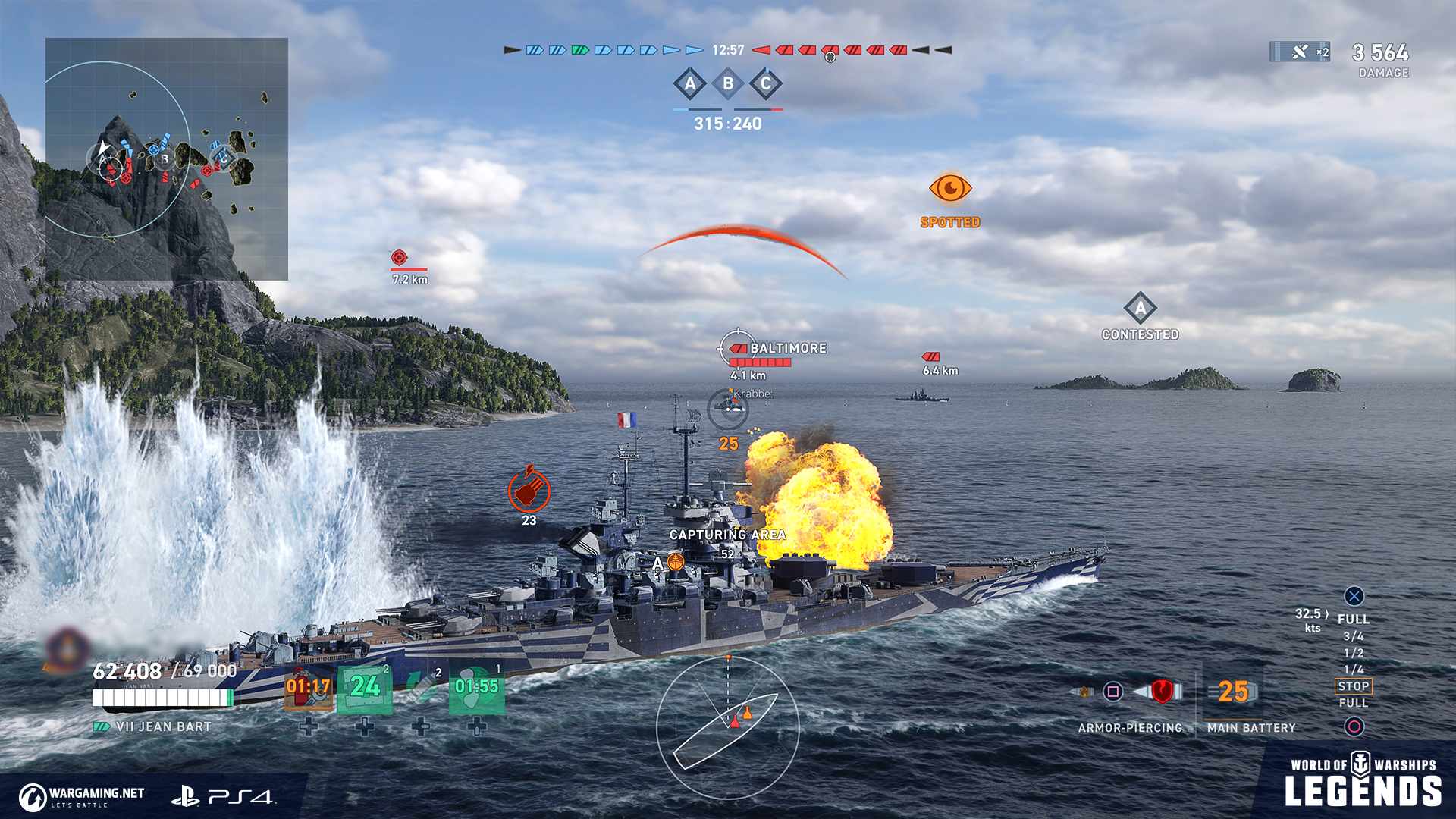The image size is (1456, 819).
Task: Set throttle to 3/4 speed
Action: (1354, 636)
